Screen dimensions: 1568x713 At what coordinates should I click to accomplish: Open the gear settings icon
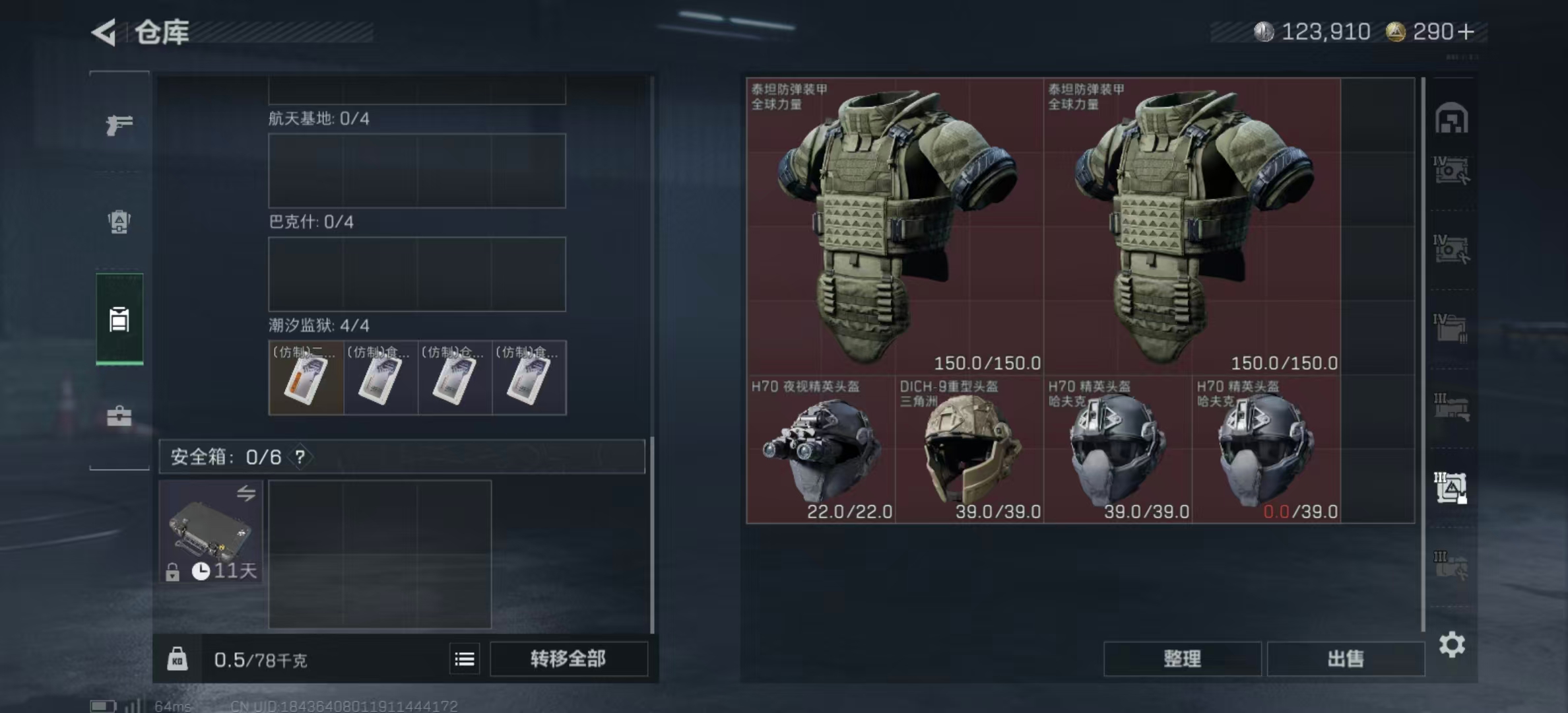1452,644
